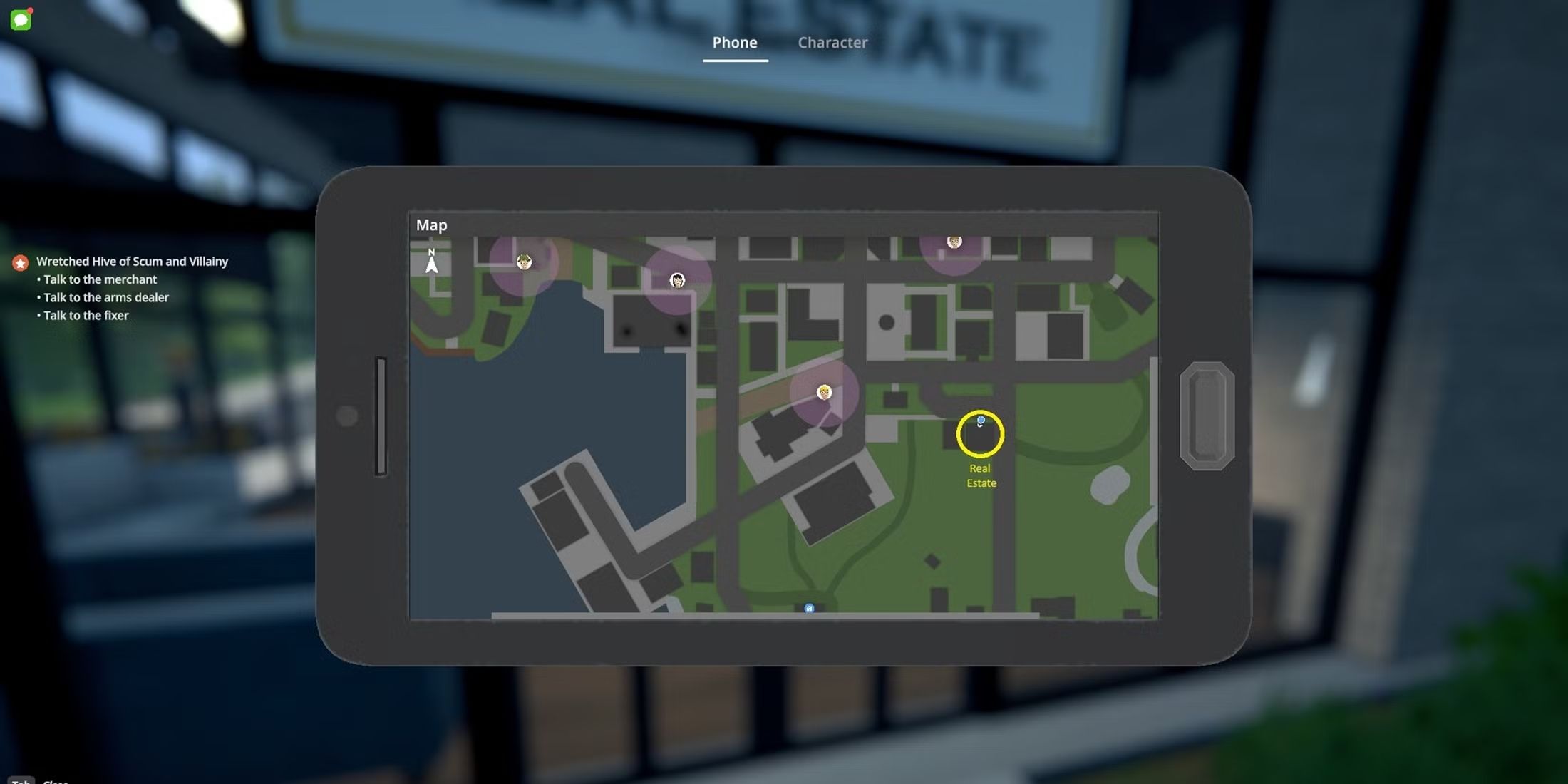This screenshot has width=1568, height=784.
Task: Click the Real Estate label text
Action: coord(981,475)
